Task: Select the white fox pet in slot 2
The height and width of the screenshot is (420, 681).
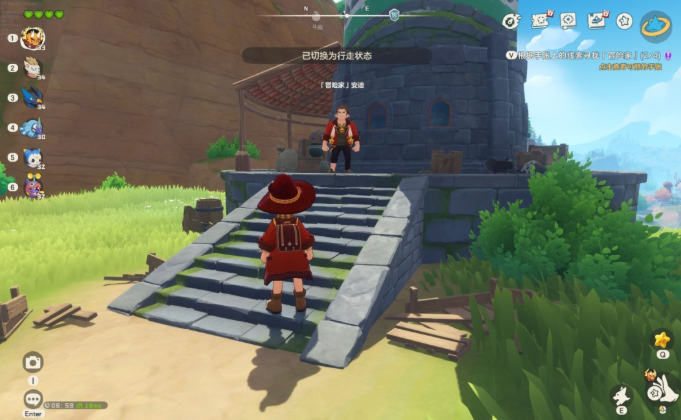Action: click(33, 69)
